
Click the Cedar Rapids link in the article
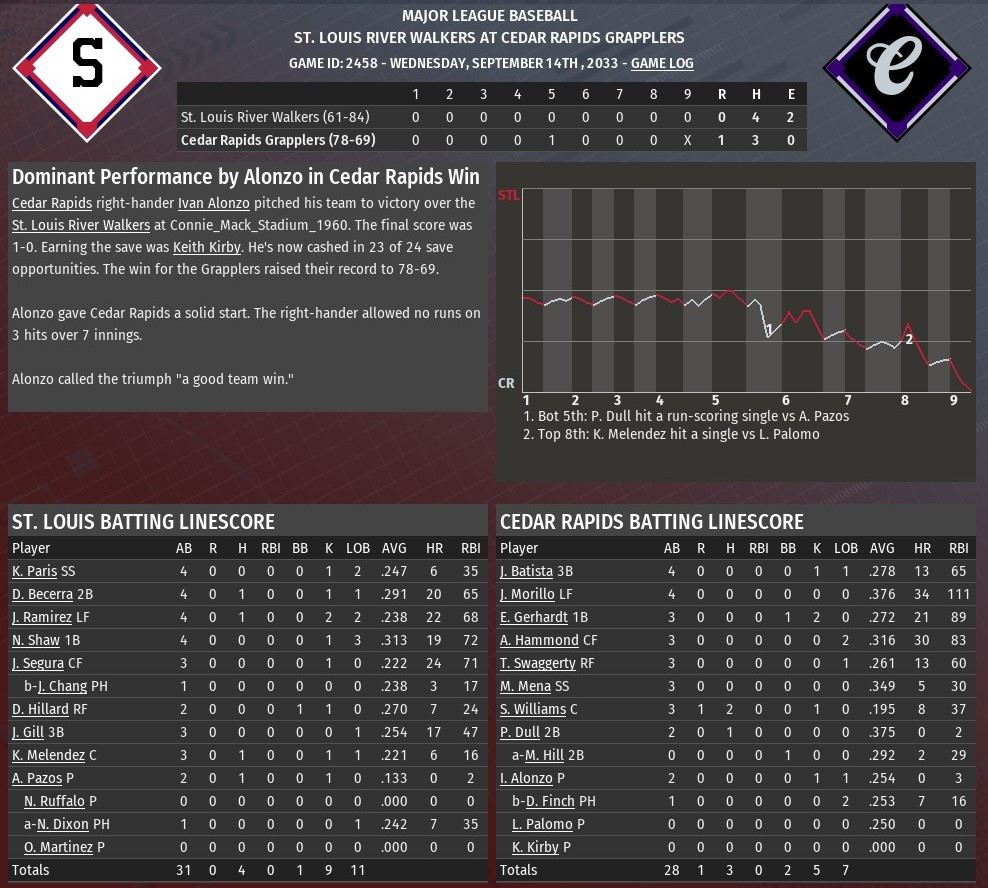[x=52, y=204]
